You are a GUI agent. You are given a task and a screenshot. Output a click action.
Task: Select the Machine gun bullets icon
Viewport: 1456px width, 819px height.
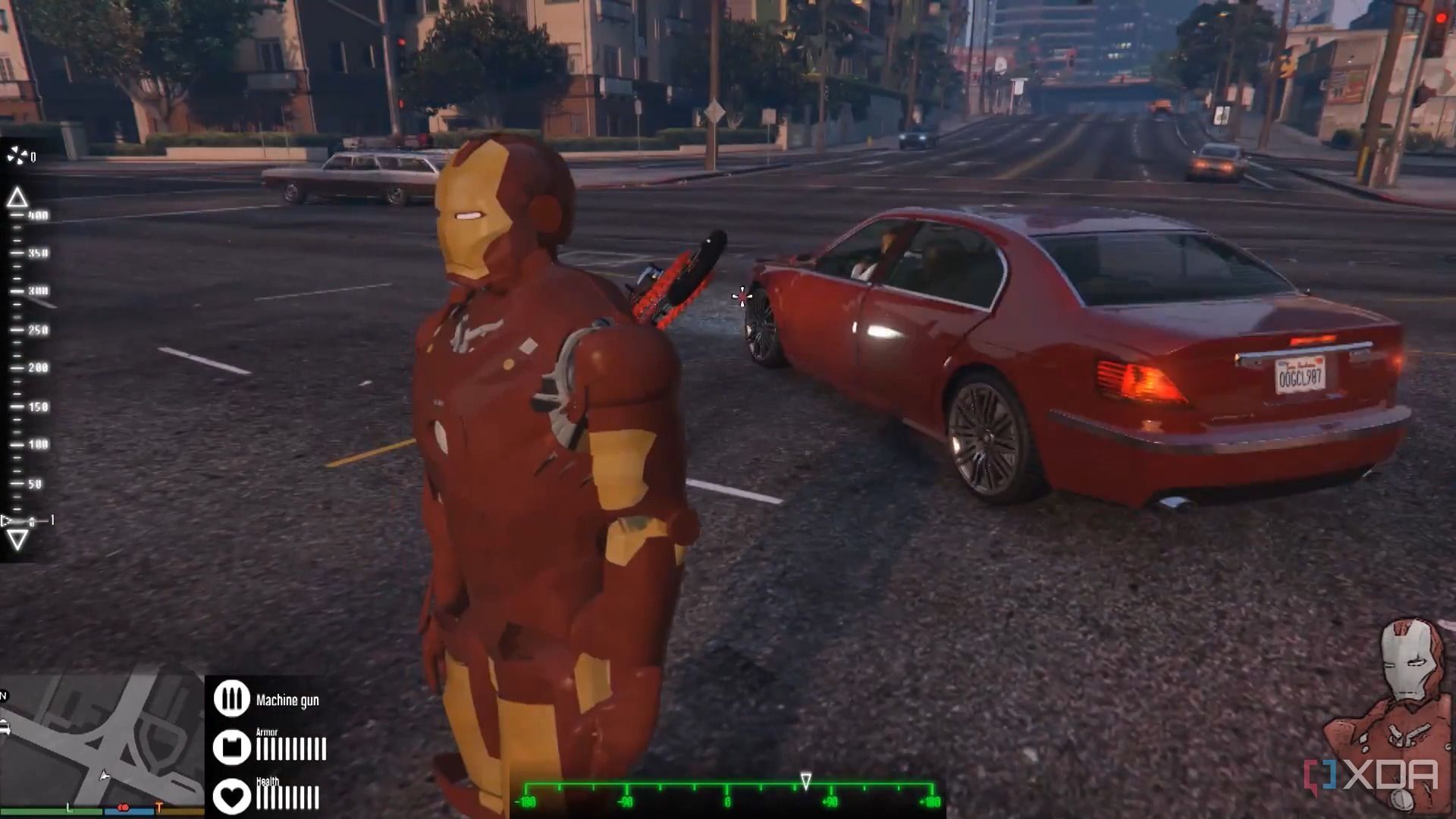tap(231, 698)
